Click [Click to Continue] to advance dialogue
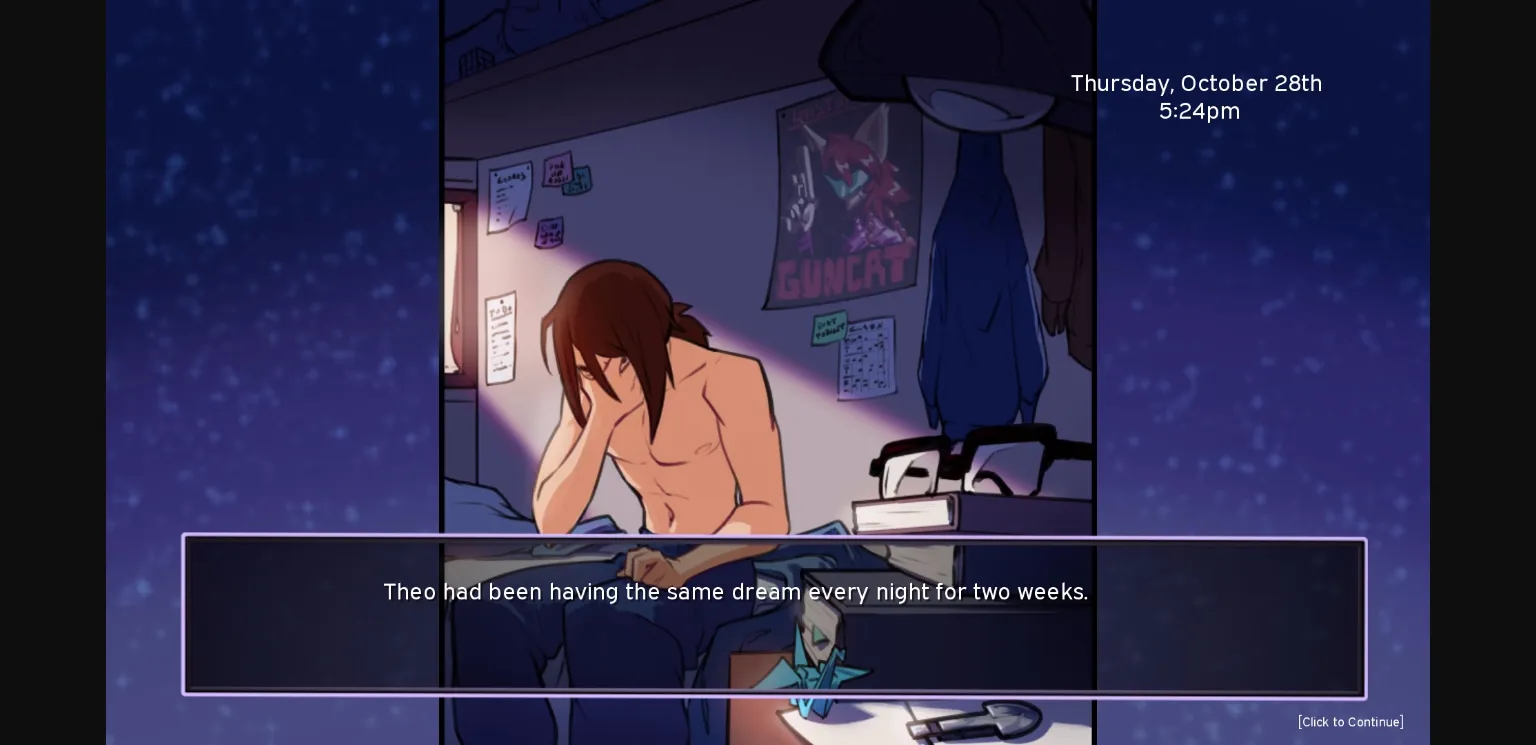Image resolution: width=1536 pixels, height=745 pixels. click(x=1350, y=722)
